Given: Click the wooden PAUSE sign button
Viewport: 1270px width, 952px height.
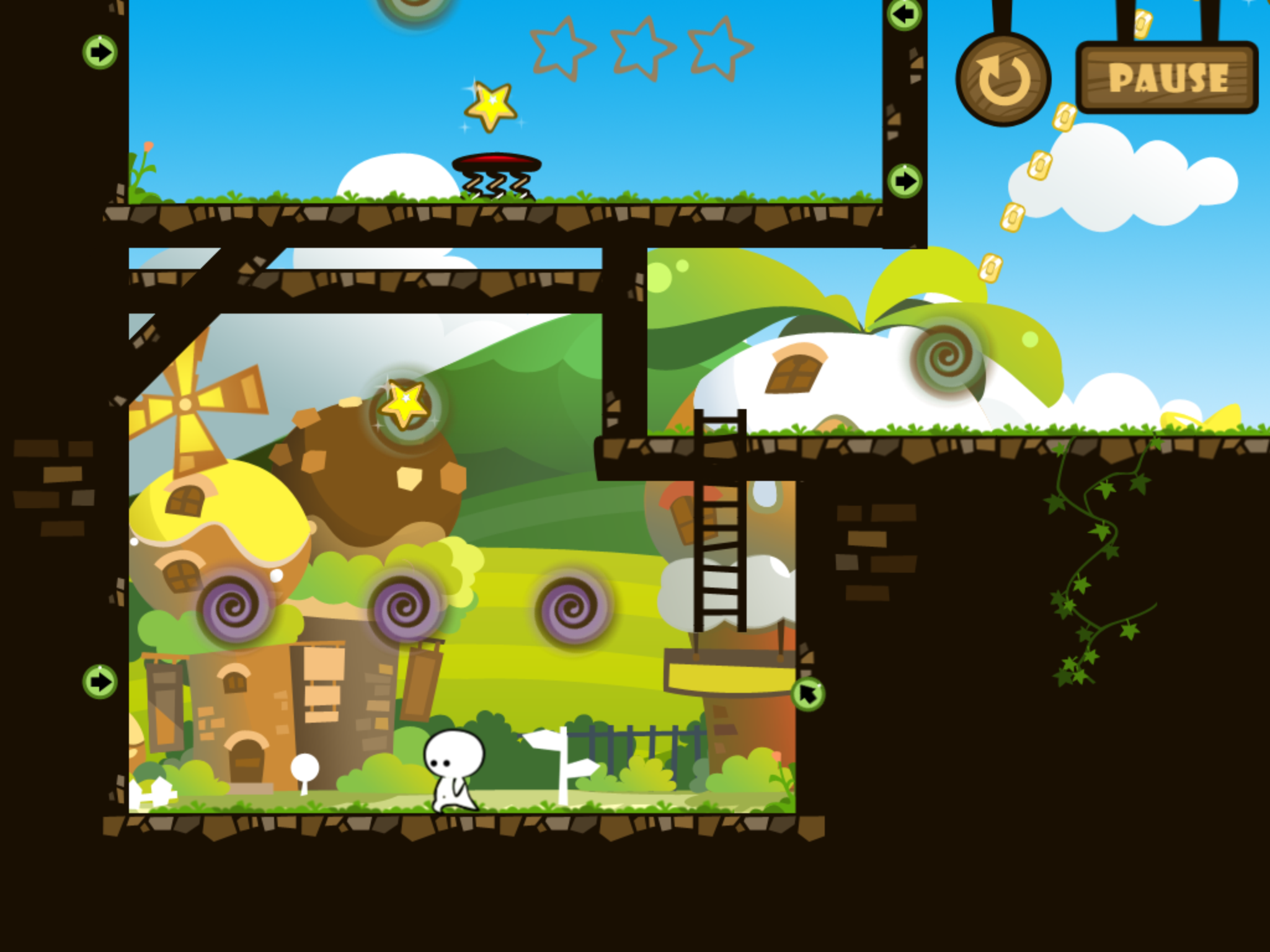Looking at the screenshot, I should (x=1167, y=78).
